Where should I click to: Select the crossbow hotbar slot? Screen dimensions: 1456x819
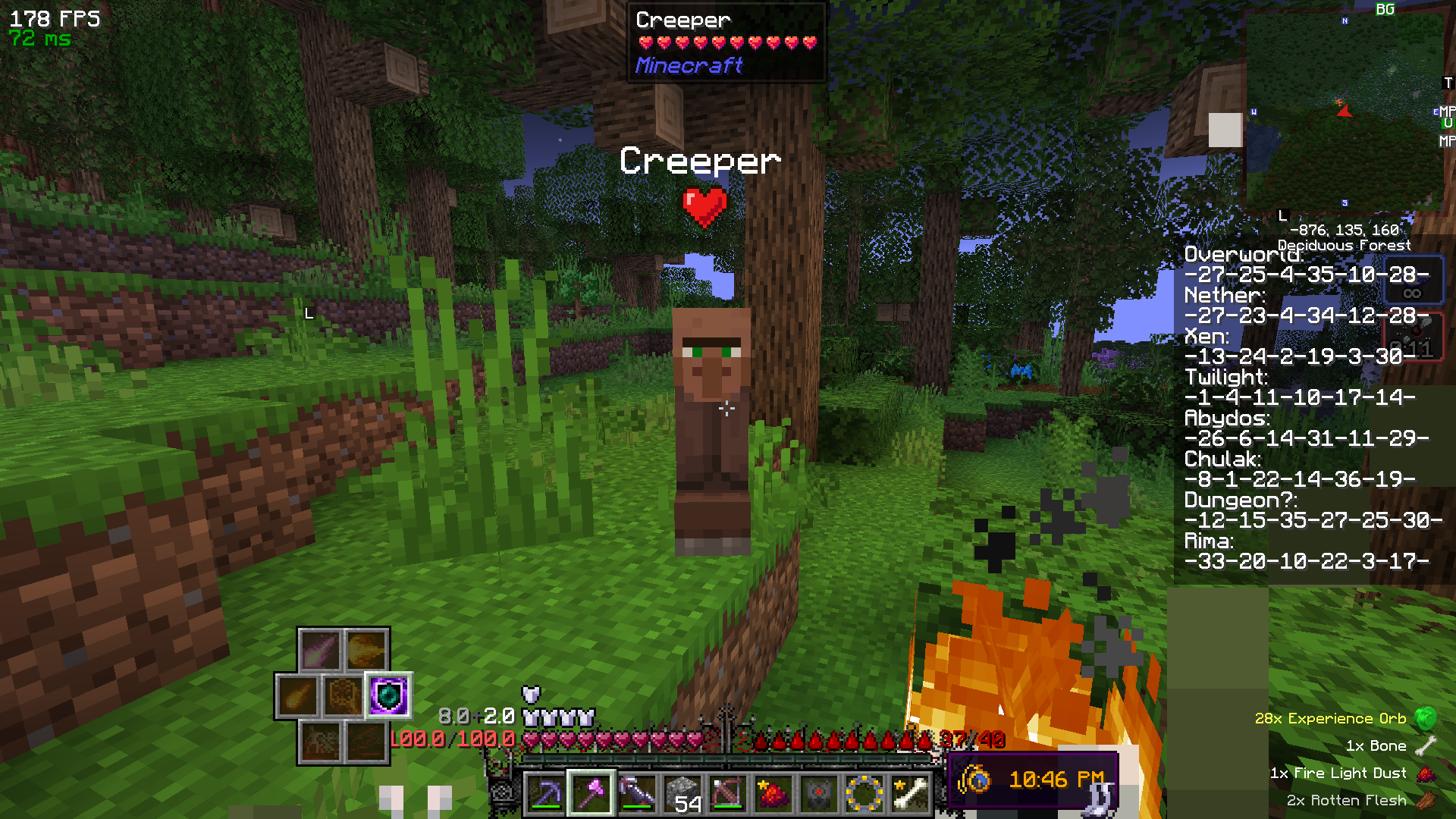[x=727, y=794]
